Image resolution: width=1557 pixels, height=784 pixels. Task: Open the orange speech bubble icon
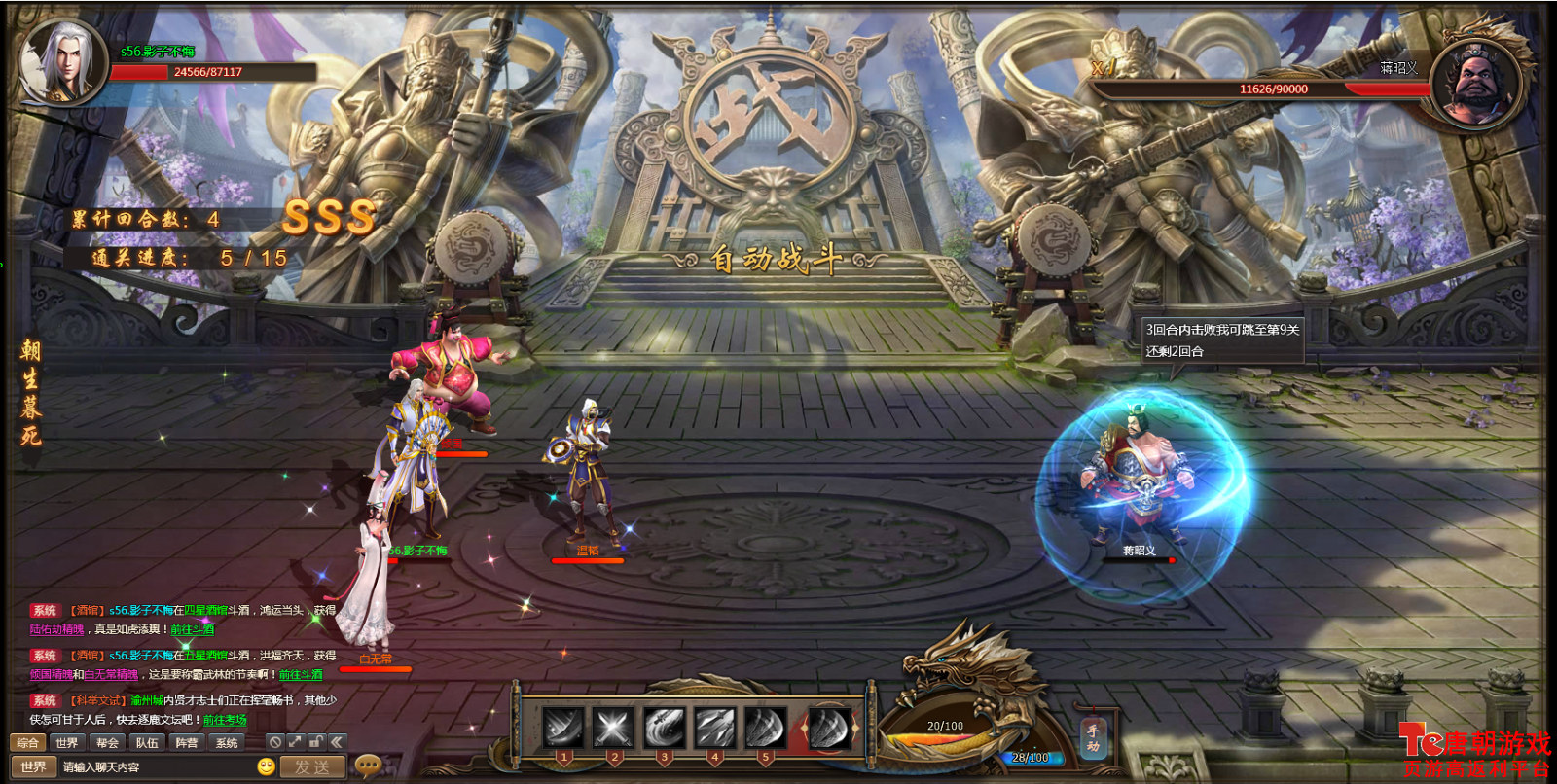click(x=368, y=766)
